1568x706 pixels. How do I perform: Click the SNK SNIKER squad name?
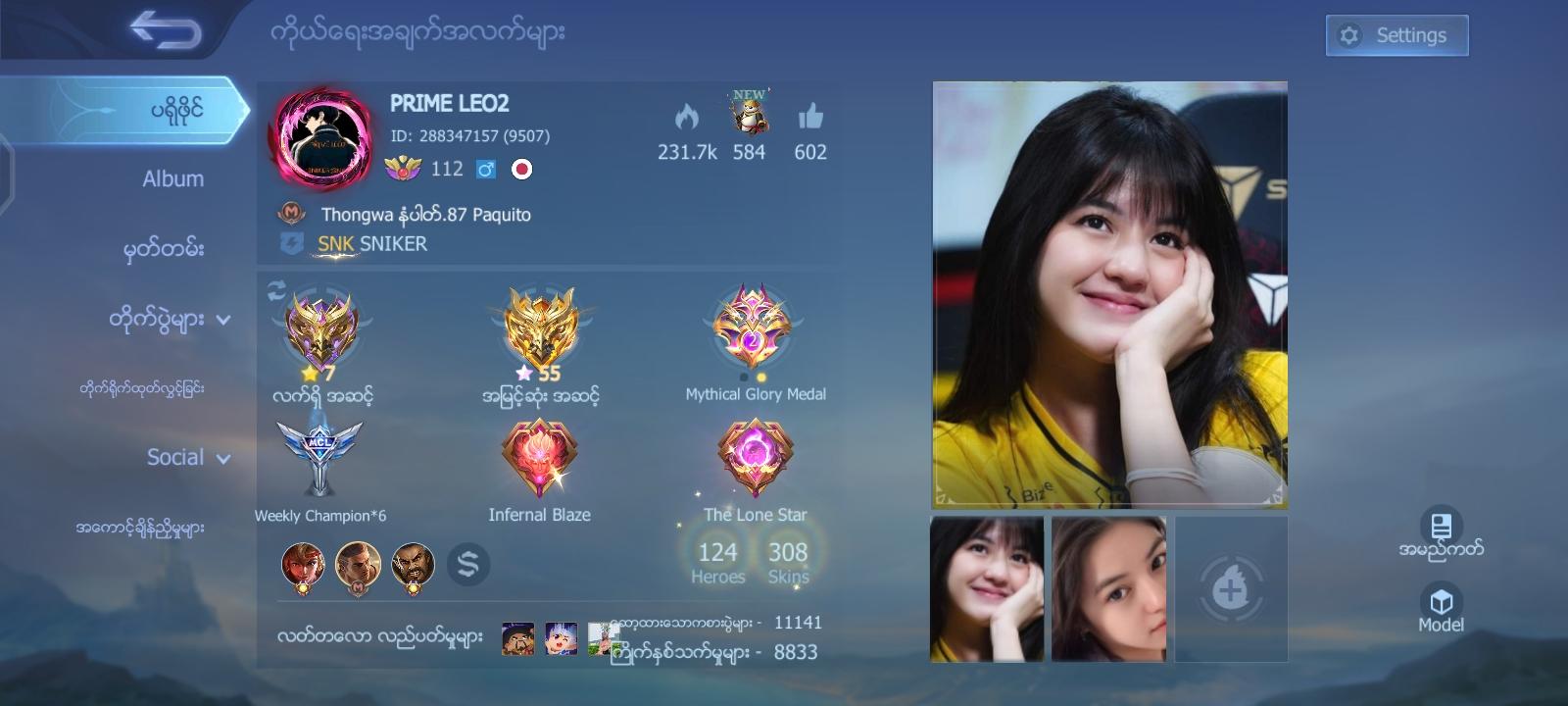coord(372,243)
